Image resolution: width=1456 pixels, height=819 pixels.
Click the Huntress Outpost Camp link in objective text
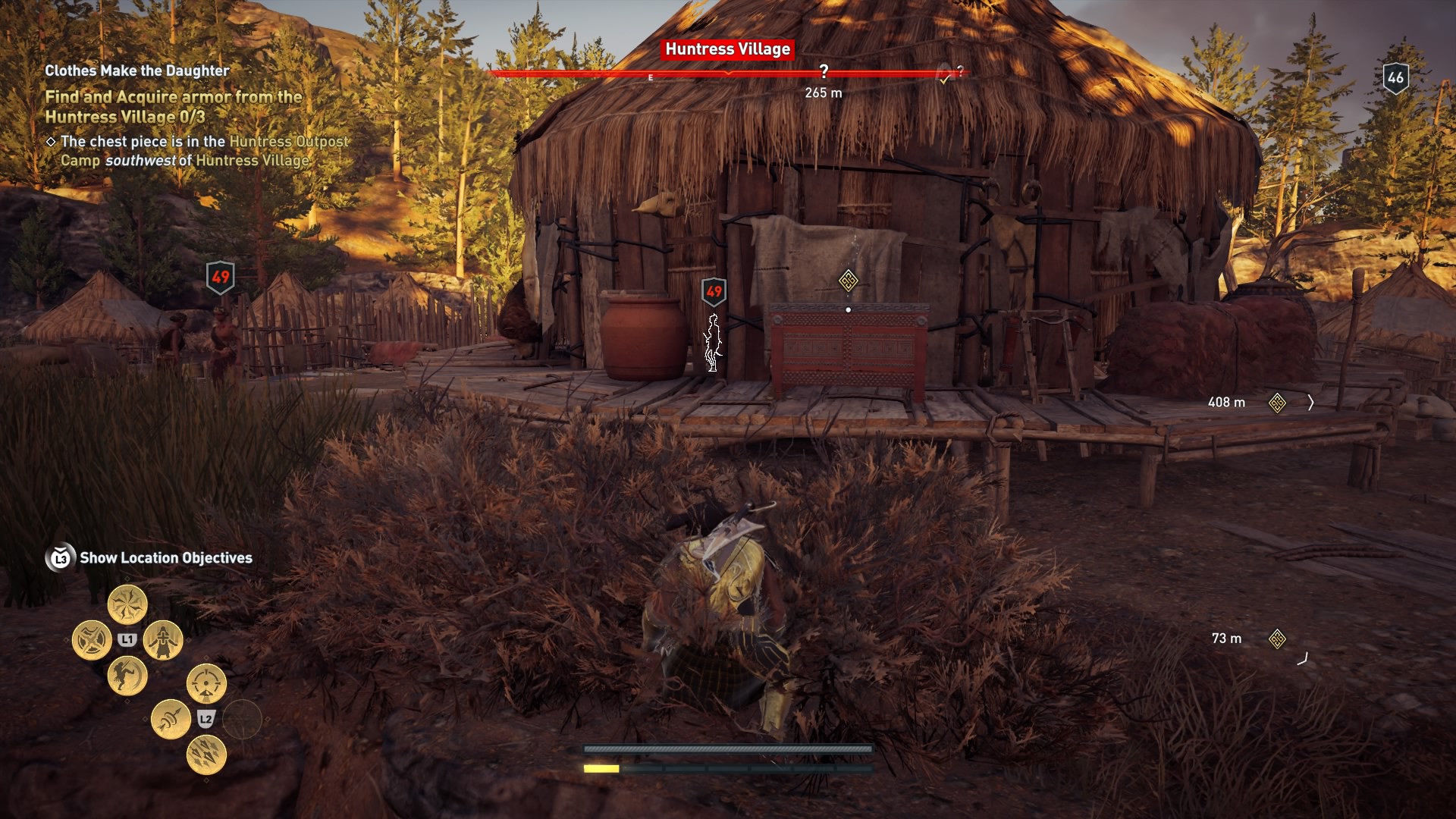[x=290, y=141]
